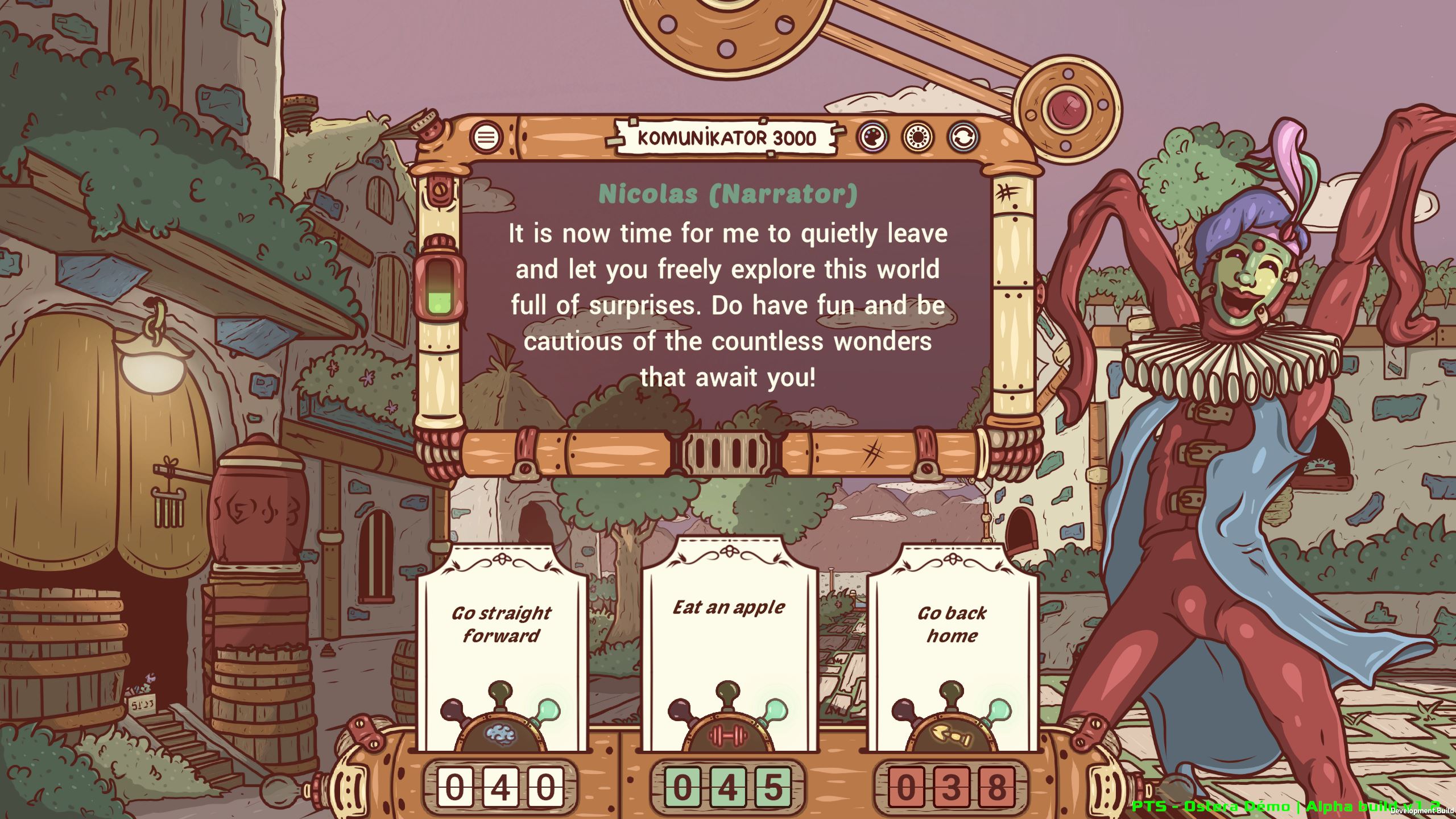
Task: Click the dial icon between palette and refresh
Action: (x=917, y=136)
